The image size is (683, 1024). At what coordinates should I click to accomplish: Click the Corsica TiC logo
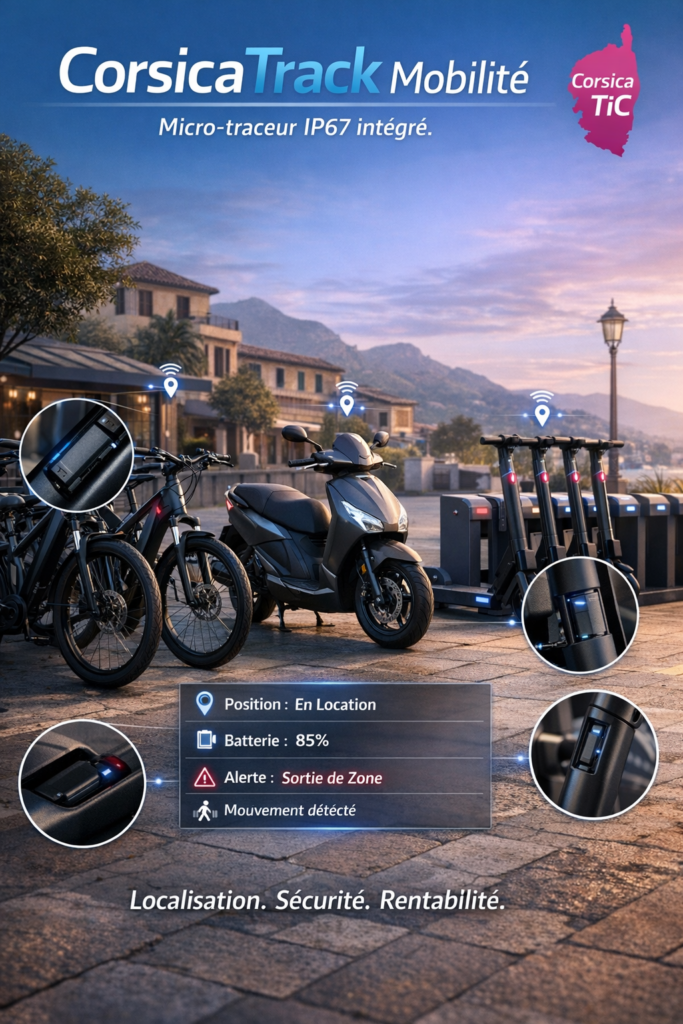coord(604,92)
